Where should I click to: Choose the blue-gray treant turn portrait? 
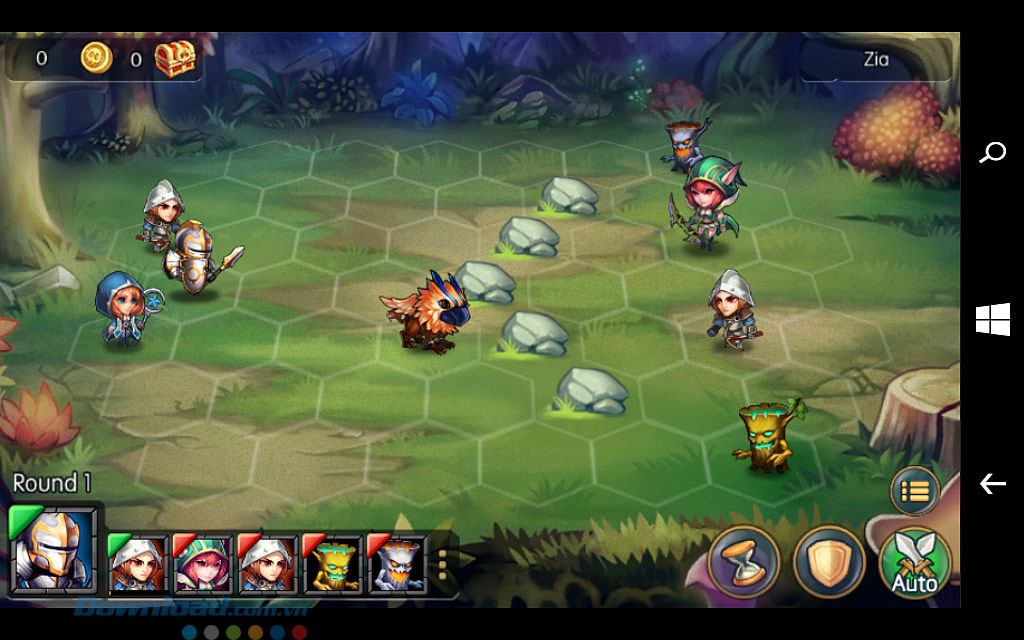[x=398, y=565]
